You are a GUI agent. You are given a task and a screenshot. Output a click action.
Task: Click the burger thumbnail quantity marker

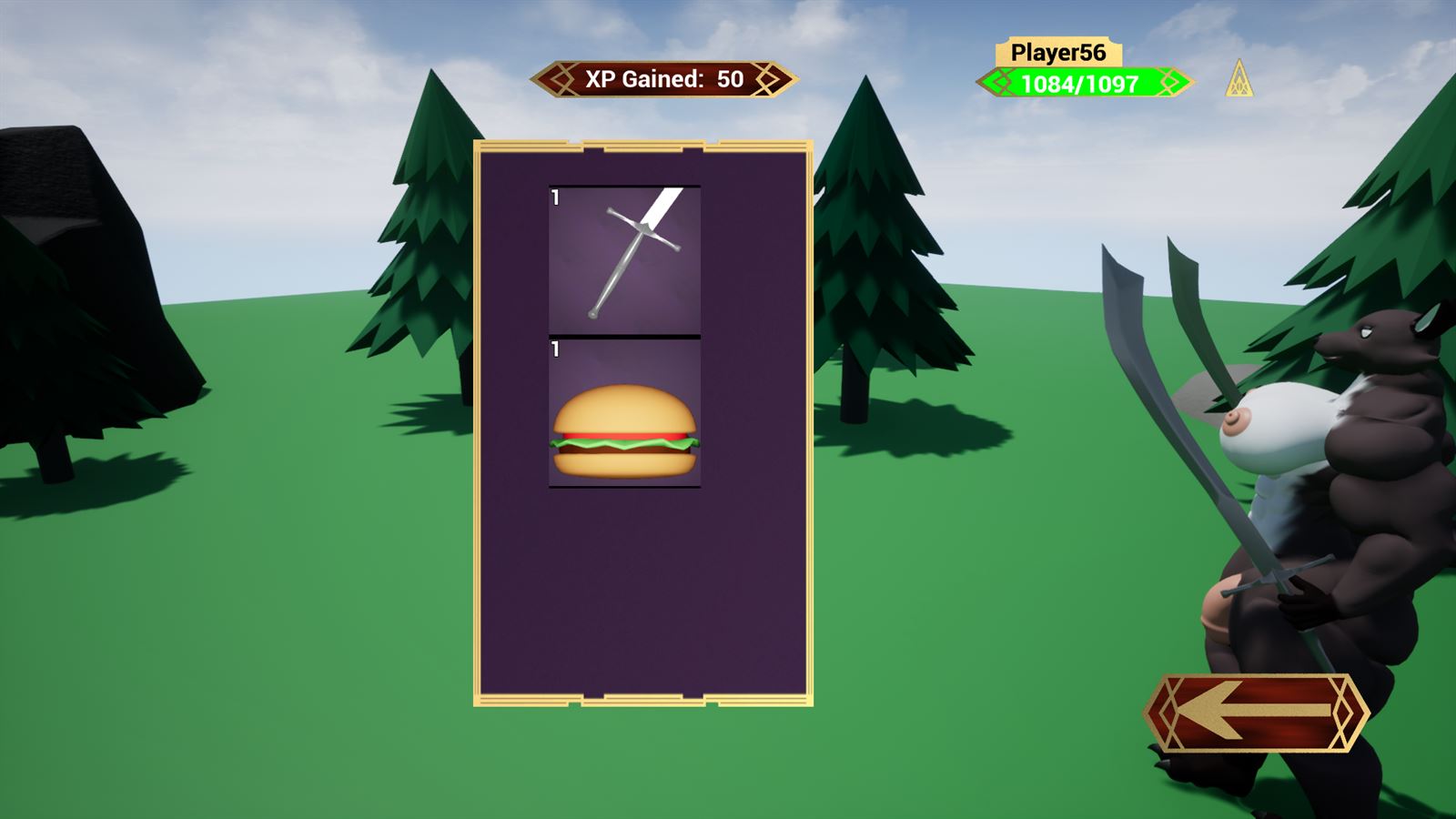(553, 349)
